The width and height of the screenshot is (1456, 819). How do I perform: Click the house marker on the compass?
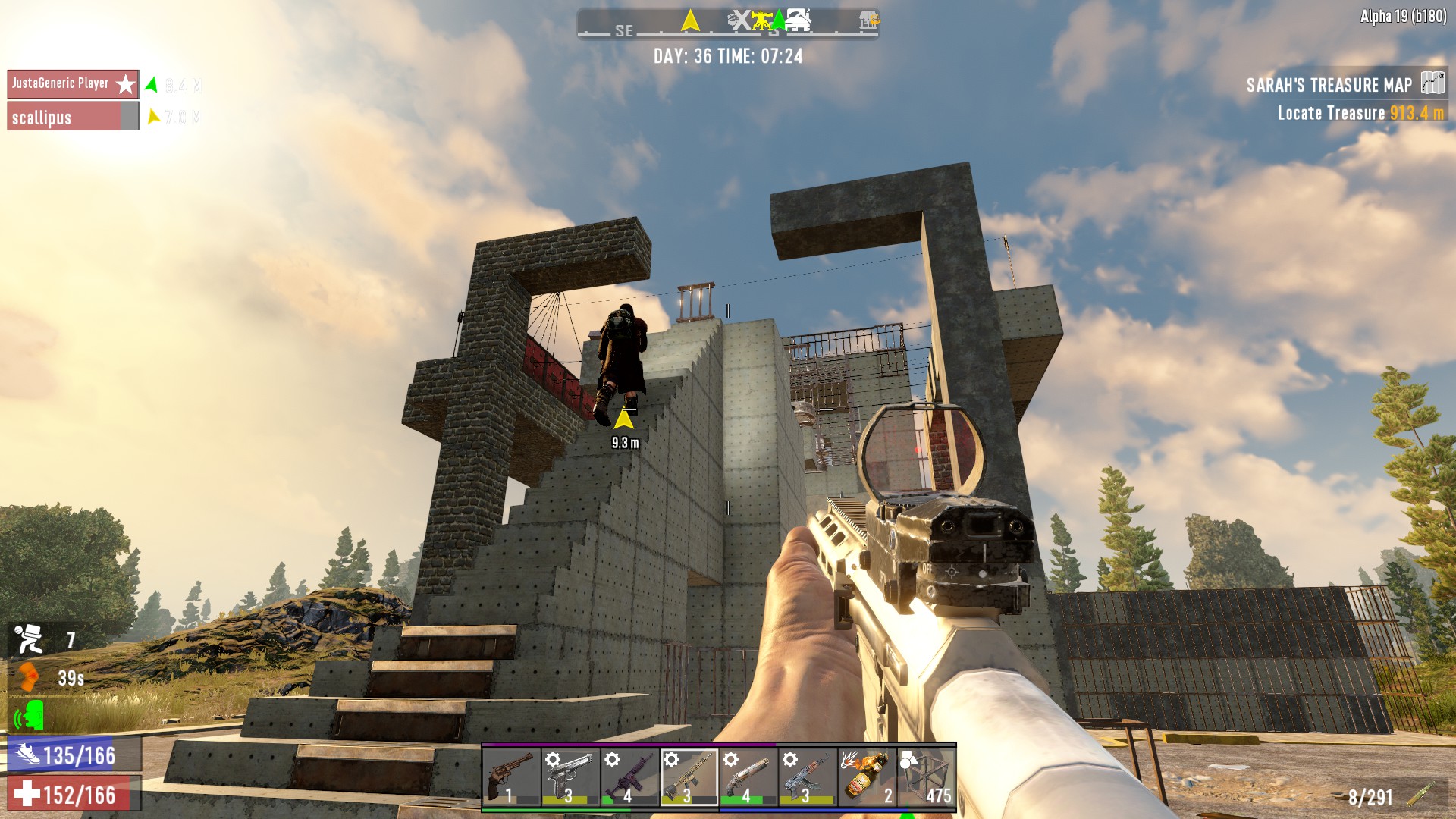tap(798, 20)
